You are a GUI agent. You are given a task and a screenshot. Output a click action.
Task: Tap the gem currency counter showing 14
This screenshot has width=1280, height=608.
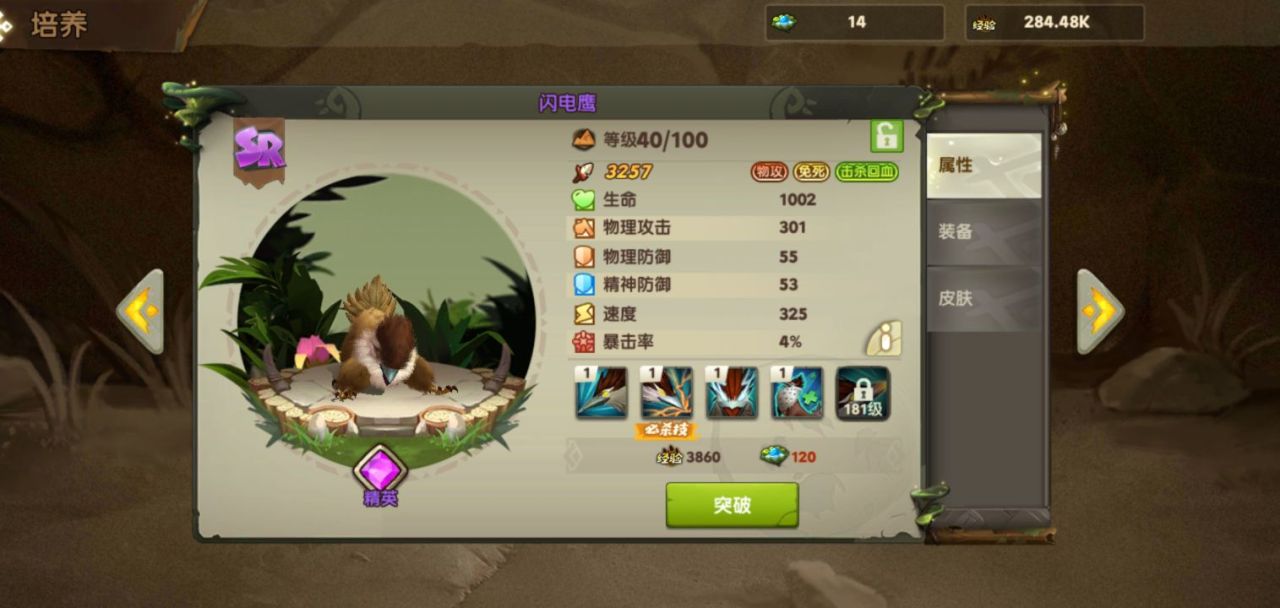pyautogui.click(x=854, y=22)
